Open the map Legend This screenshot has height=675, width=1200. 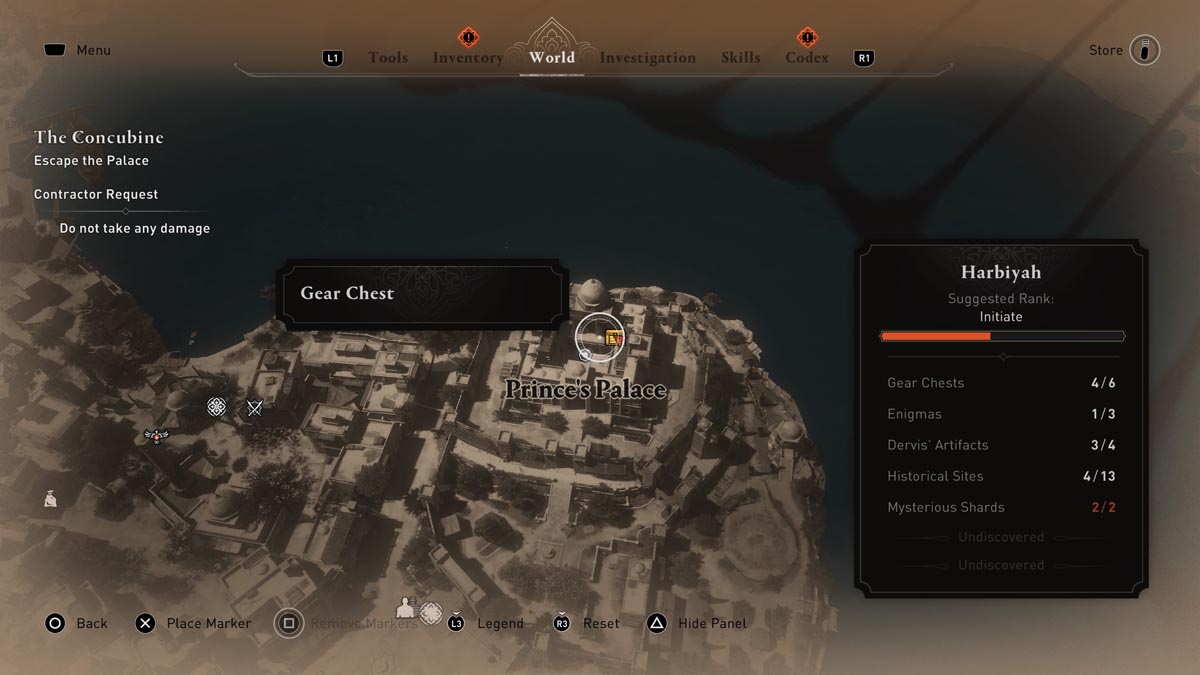500,623
